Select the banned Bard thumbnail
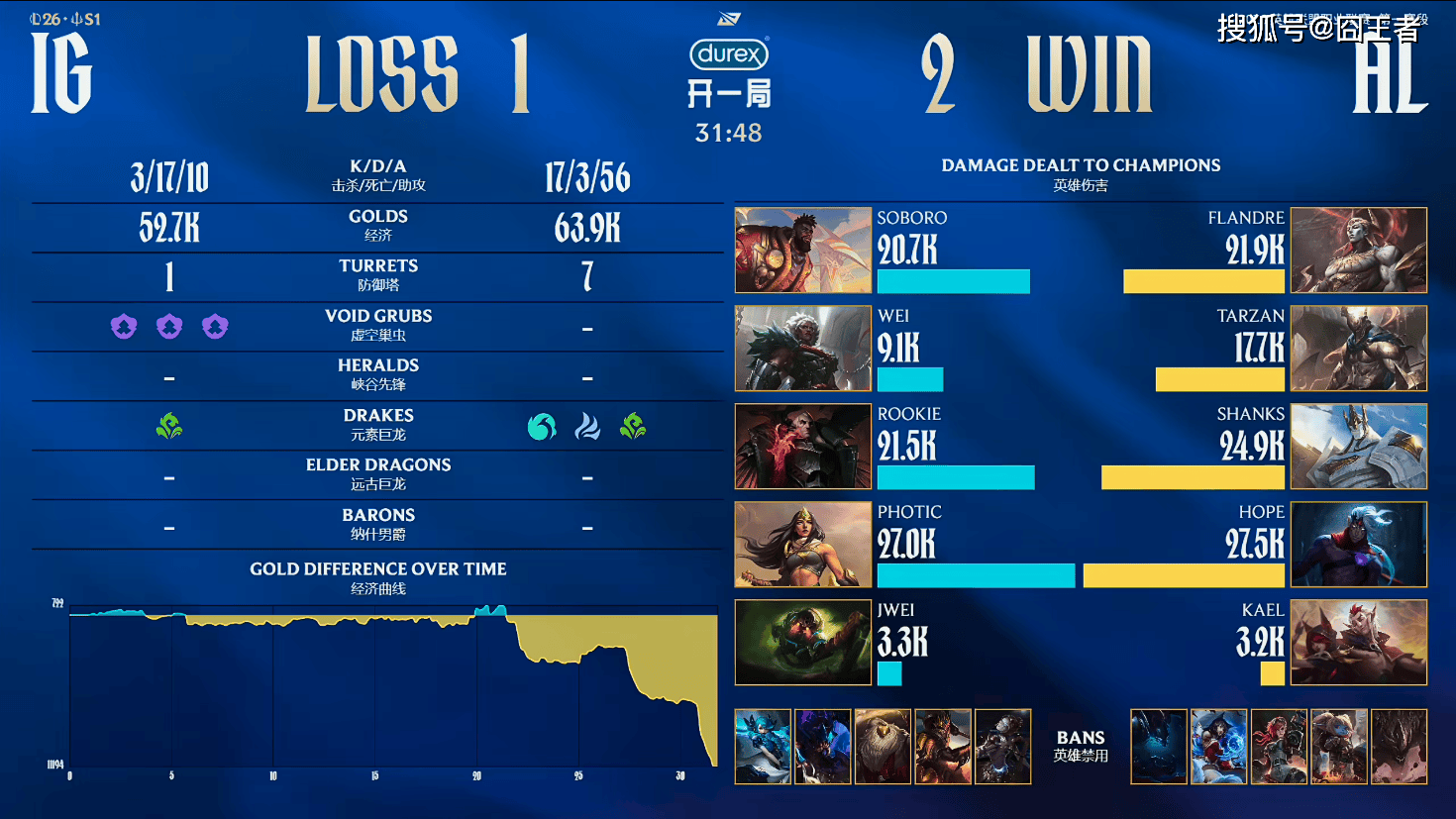 pos(883,747)
